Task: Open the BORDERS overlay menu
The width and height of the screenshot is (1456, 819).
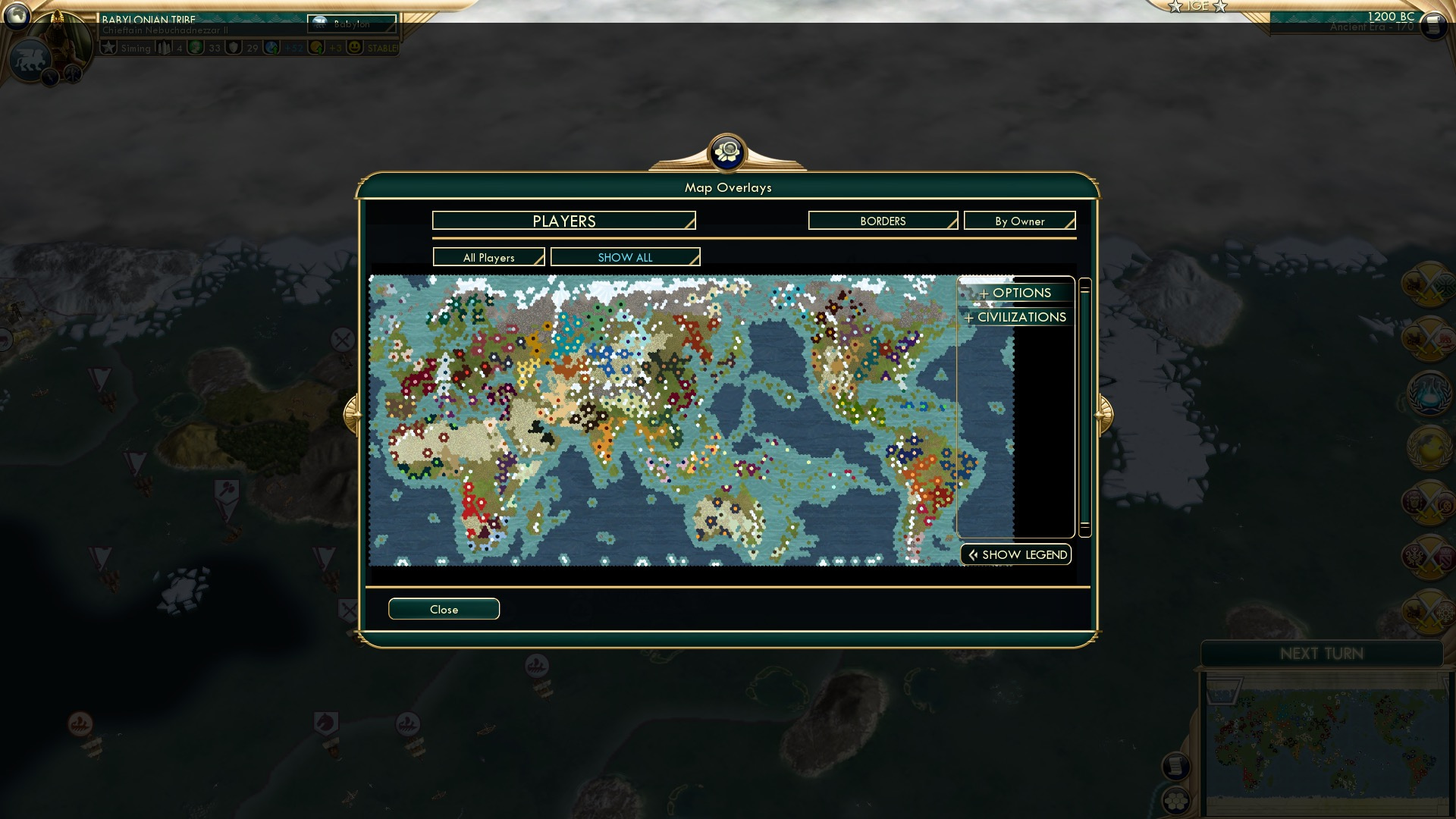Action: click(x=882, y=221)
